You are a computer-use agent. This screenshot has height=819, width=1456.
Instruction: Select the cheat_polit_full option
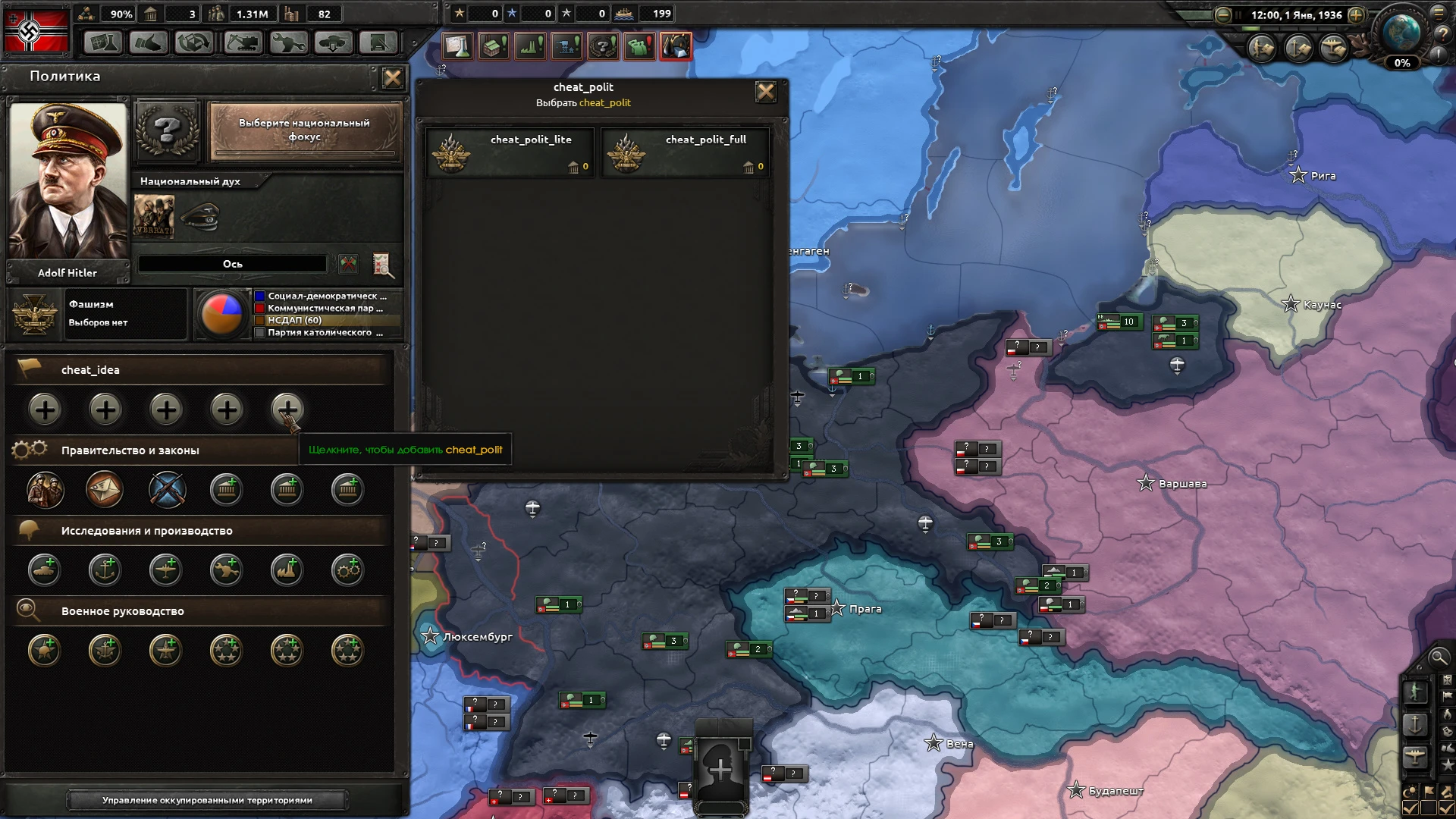coord(685,152)
